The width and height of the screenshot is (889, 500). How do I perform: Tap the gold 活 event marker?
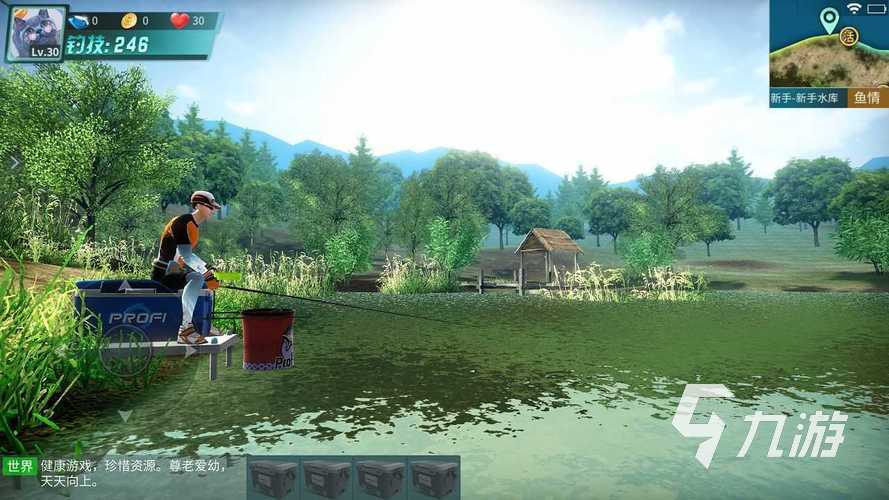pos(849,36)
